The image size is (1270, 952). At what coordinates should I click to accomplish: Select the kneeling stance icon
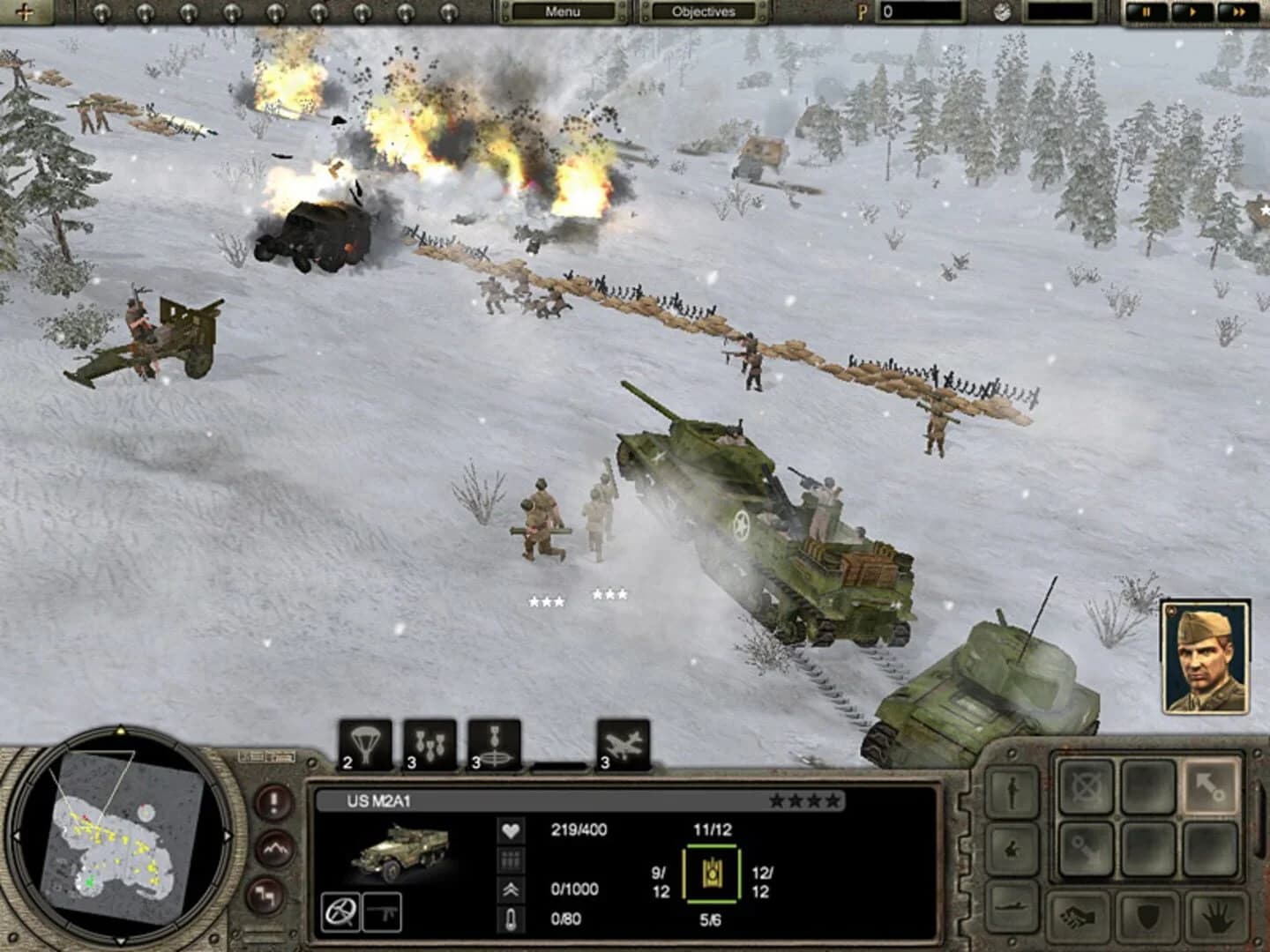click(1011, 847)
